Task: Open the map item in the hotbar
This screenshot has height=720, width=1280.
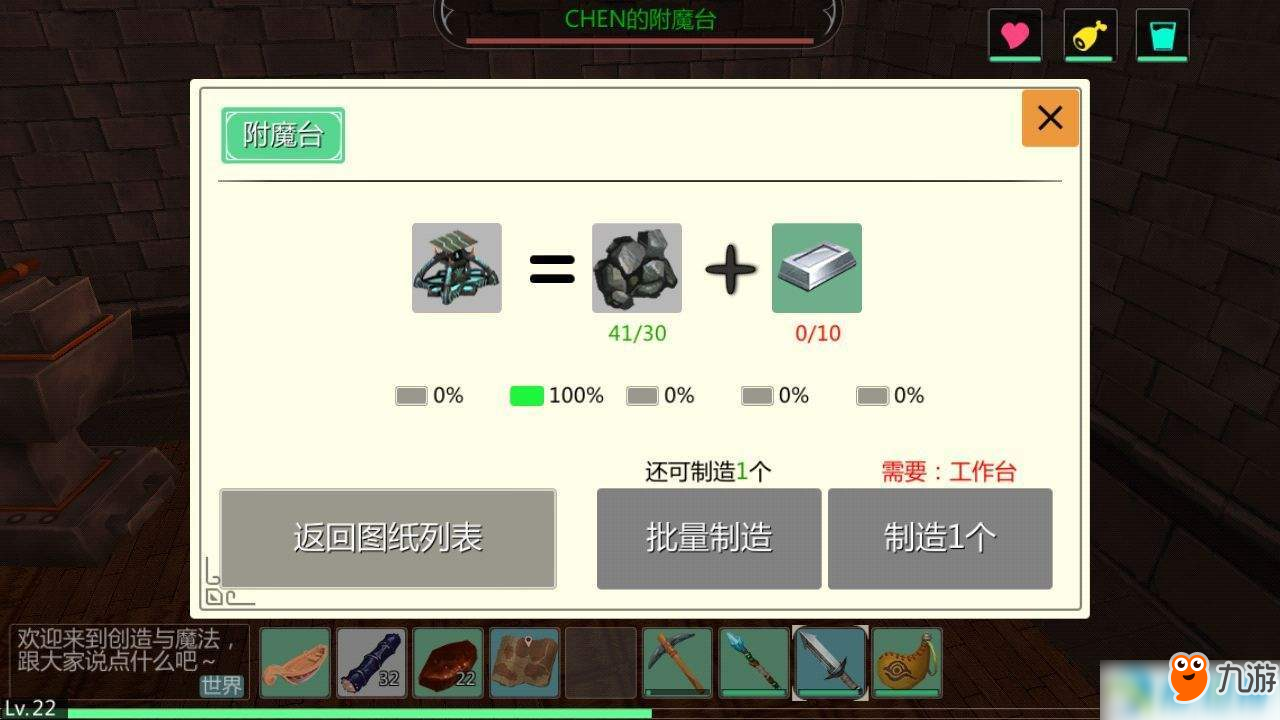Action: [x=524, y=661]
